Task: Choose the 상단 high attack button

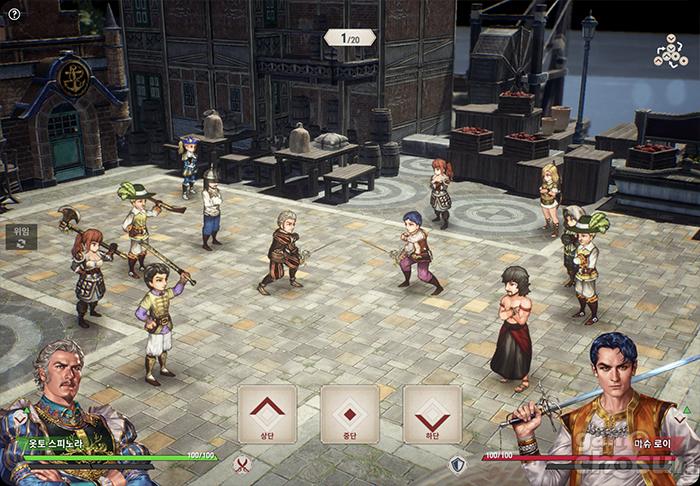Action: [267, 414]
